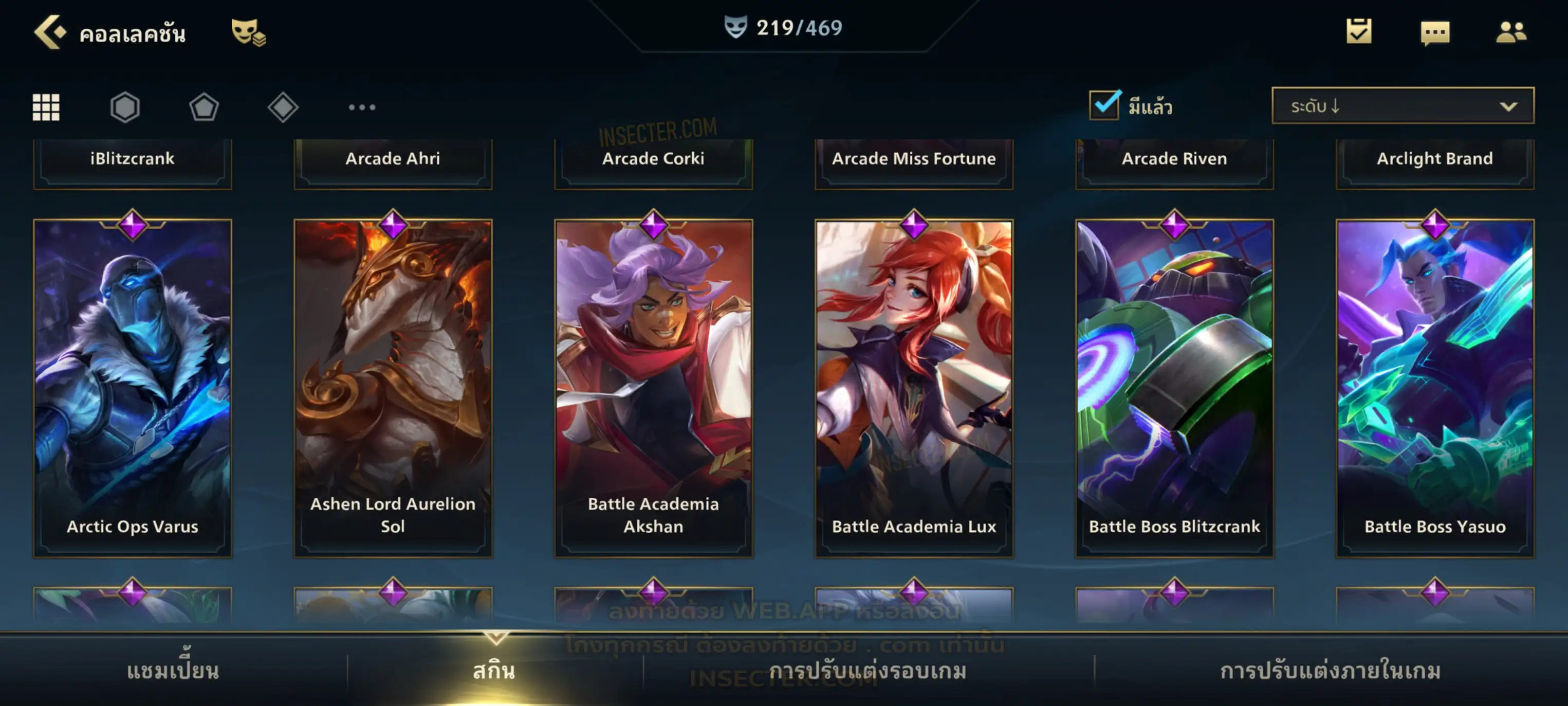This screenshot has width=1568, height=706.
Task: Select the Ashen Lord Aurelion Sol card
Action: pos(393,388)
